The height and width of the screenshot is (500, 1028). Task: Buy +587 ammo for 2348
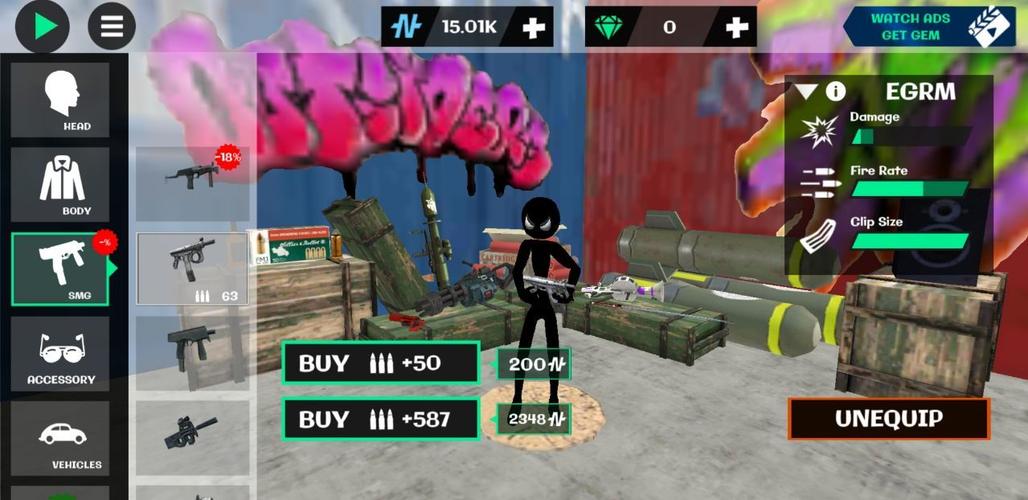point(380,419)
